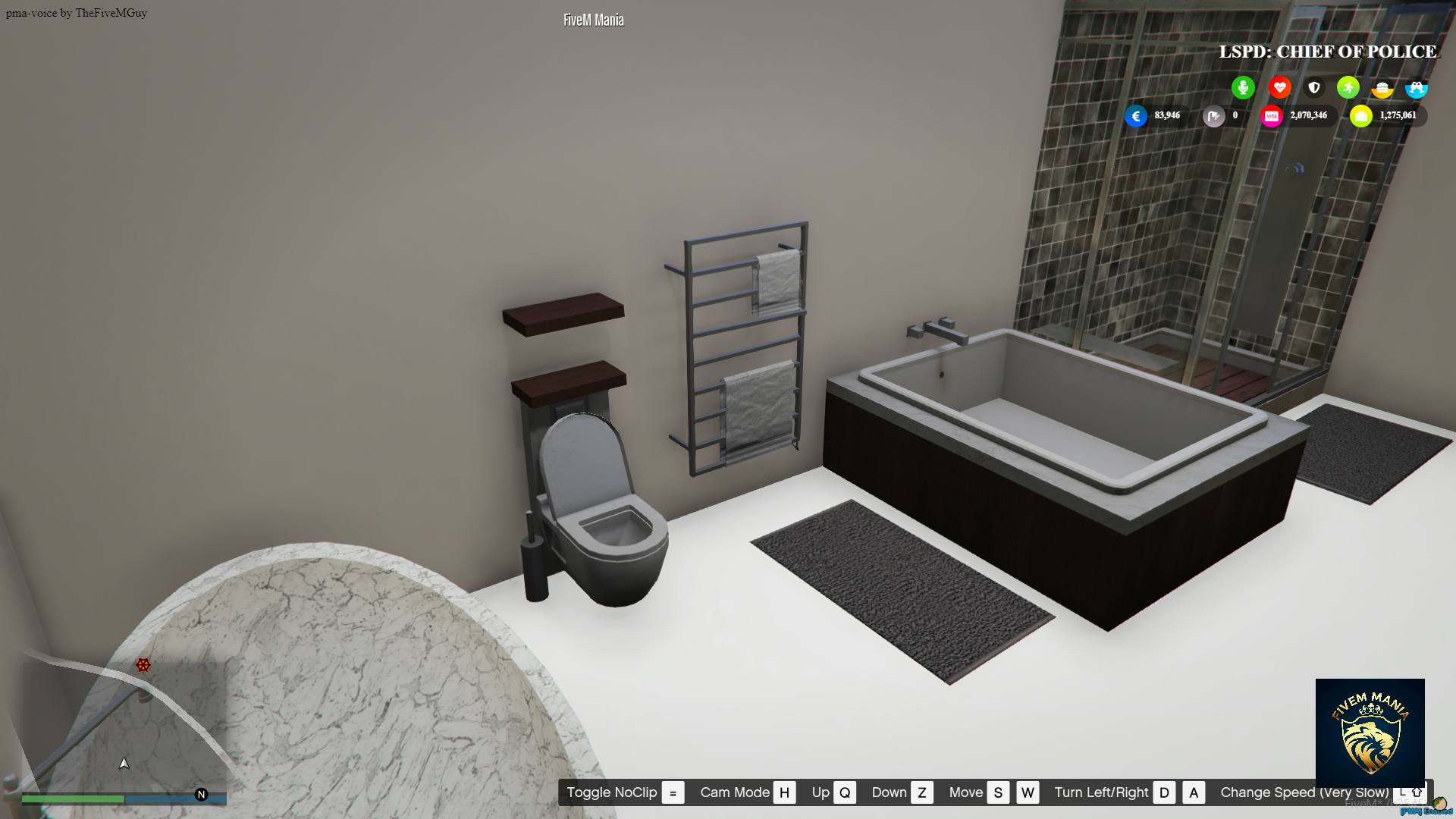Click the green microphone voice icon
1456x819 pixels.
click(x=1243, y=87)
